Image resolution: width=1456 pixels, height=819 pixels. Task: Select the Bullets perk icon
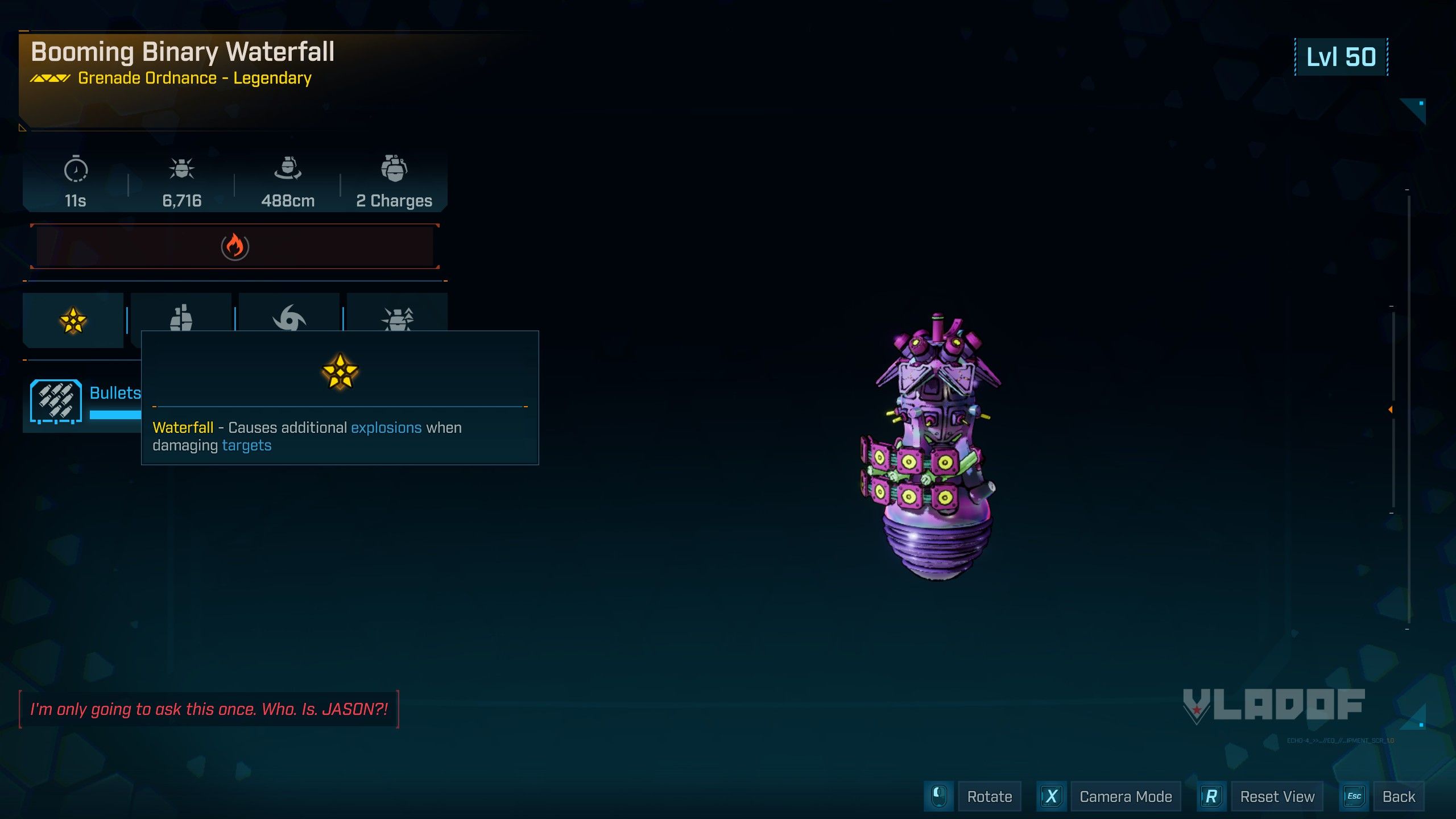pos(56,402)
